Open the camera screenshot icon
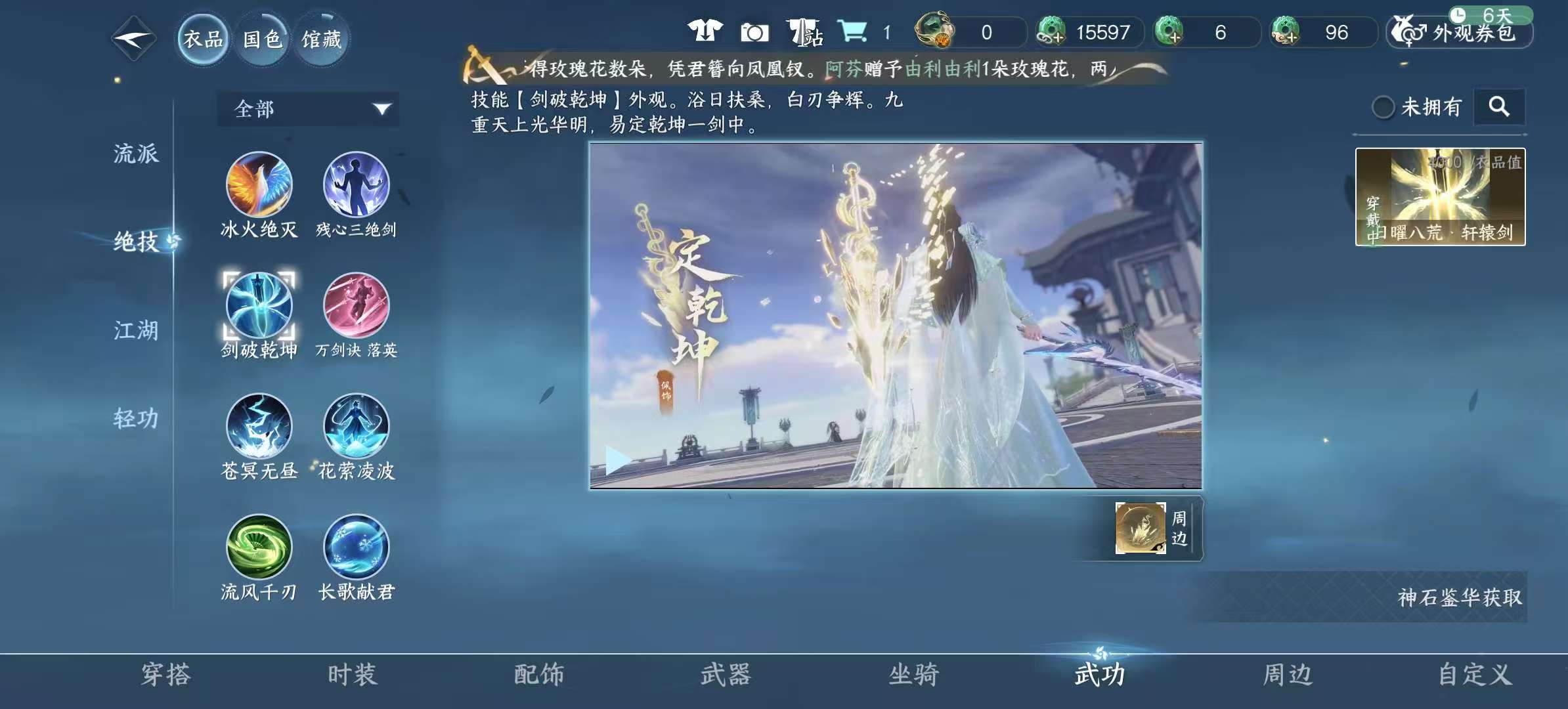Viewport: 1568px width, 709px height. (756, 32)
